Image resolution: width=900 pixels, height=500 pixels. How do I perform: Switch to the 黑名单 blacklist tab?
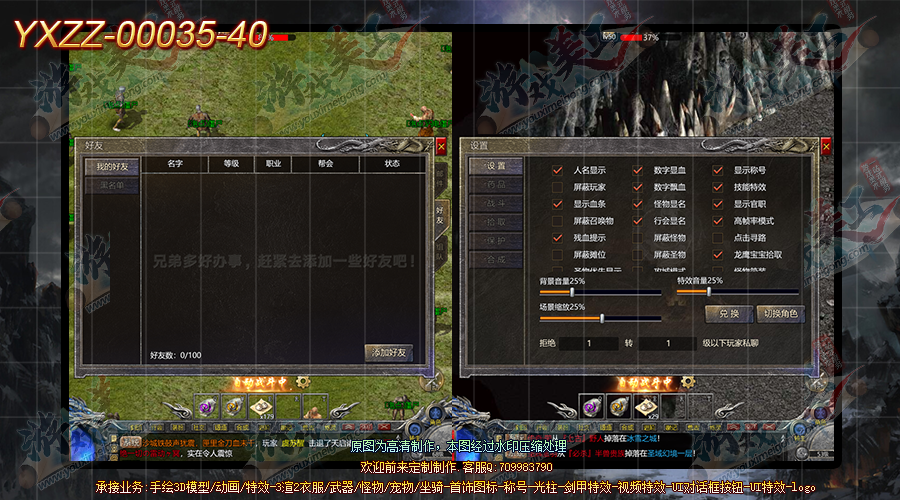coord(111,185)
